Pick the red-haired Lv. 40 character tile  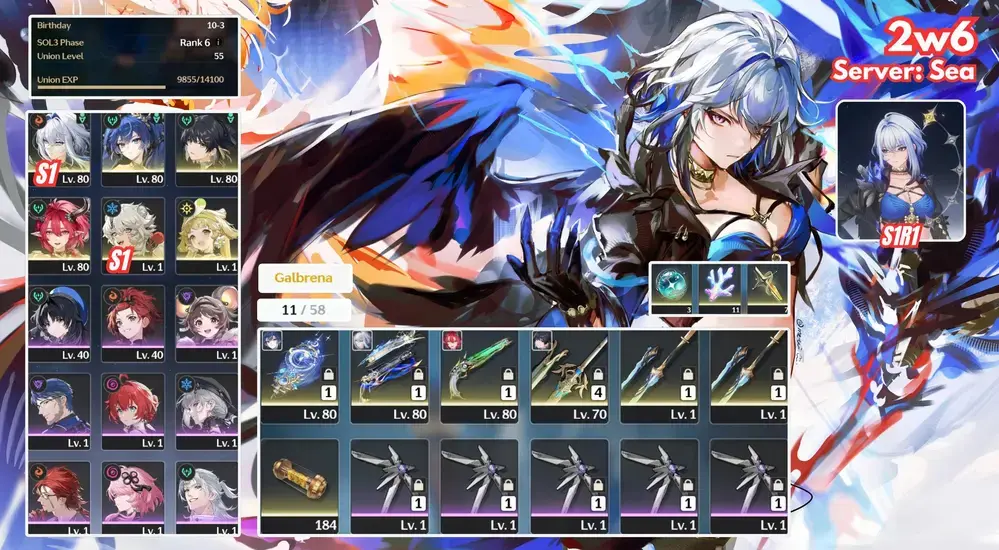tap(133, 322)
